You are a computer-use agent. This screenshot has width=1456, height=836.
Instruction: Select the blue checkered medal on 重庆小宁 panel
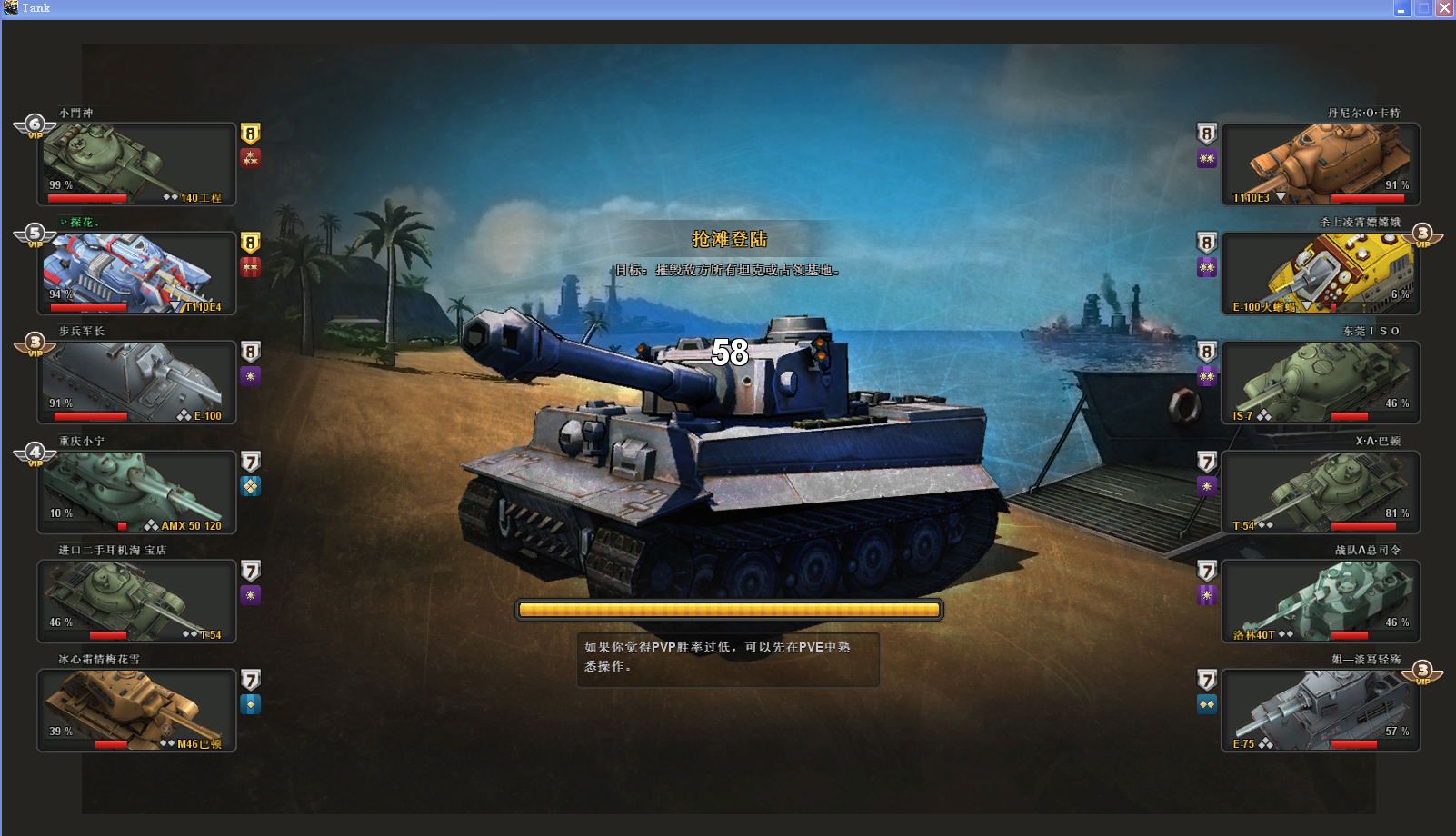point(251,487)
